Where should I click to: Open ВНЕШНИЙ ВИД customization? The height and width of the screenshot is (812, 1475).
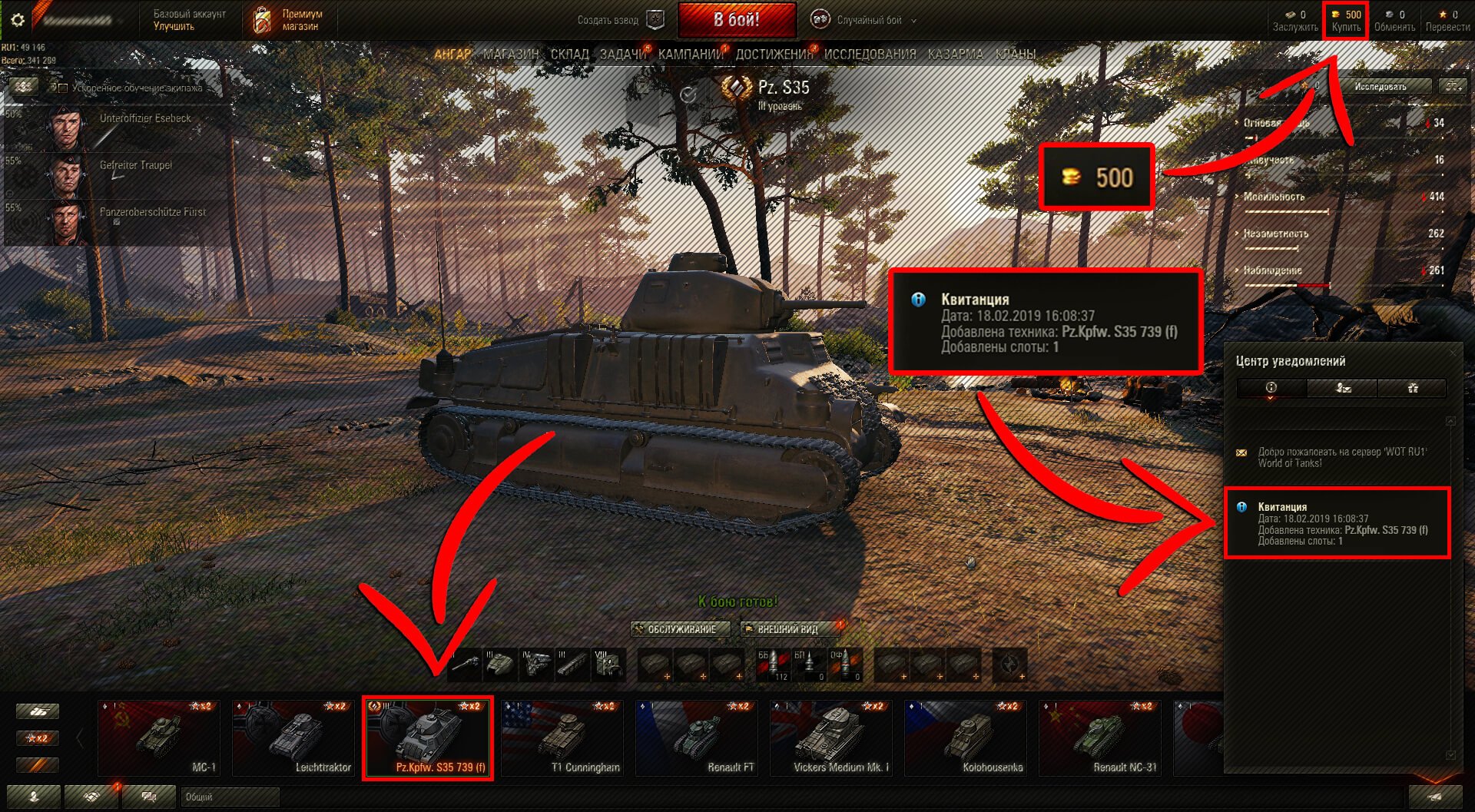(x=787, y=629)
